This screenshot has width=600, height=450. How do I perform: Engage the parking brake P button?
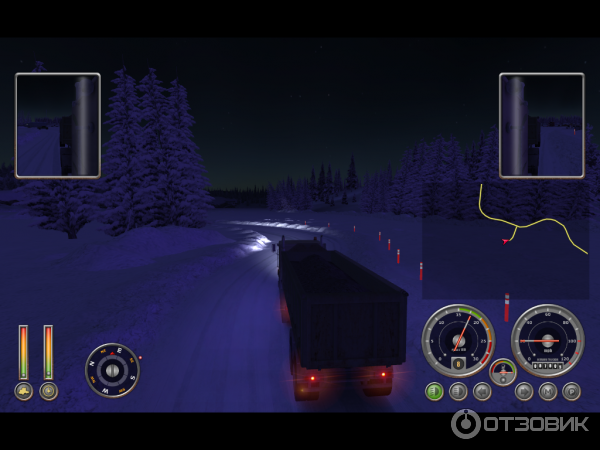tap(571, 391)
